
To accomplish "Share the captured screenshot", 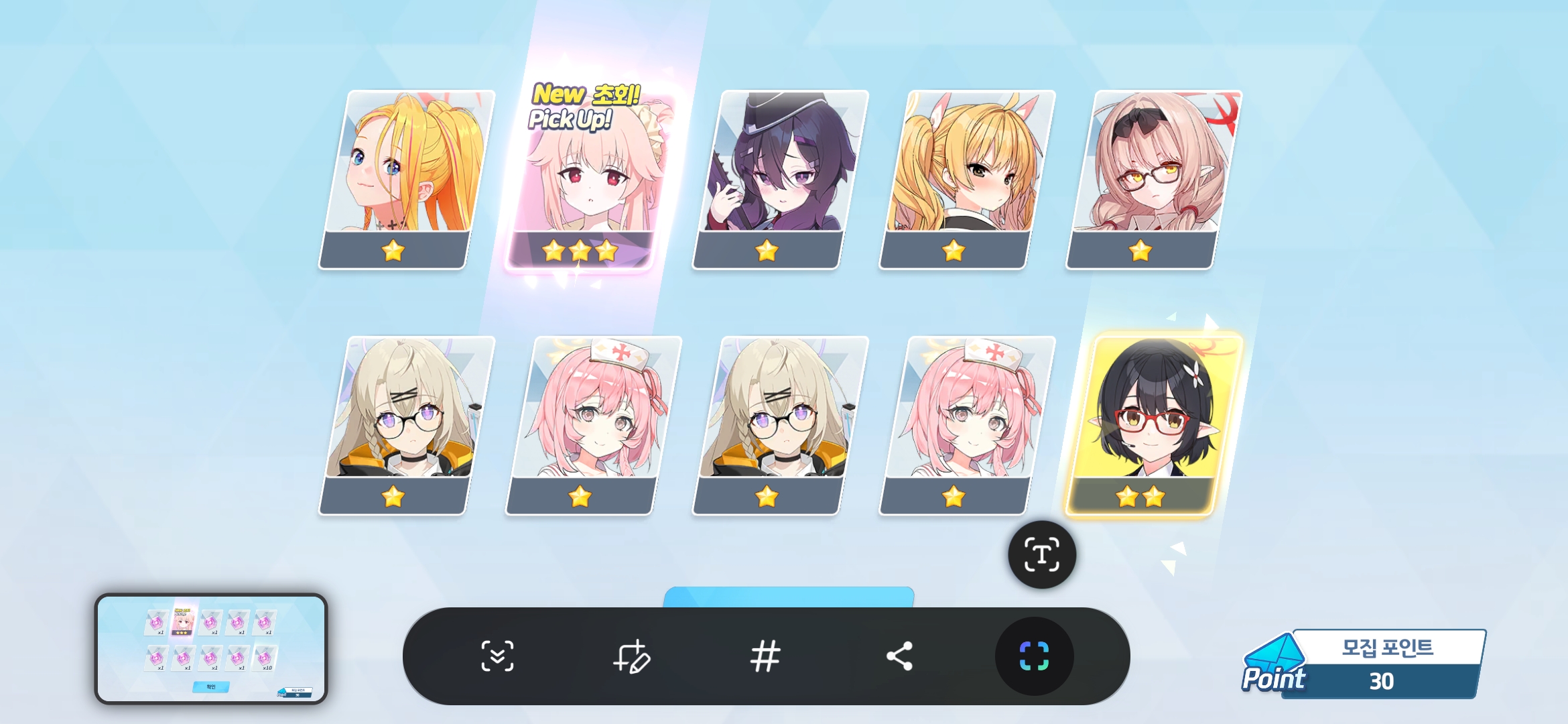I will pos(899,656).
